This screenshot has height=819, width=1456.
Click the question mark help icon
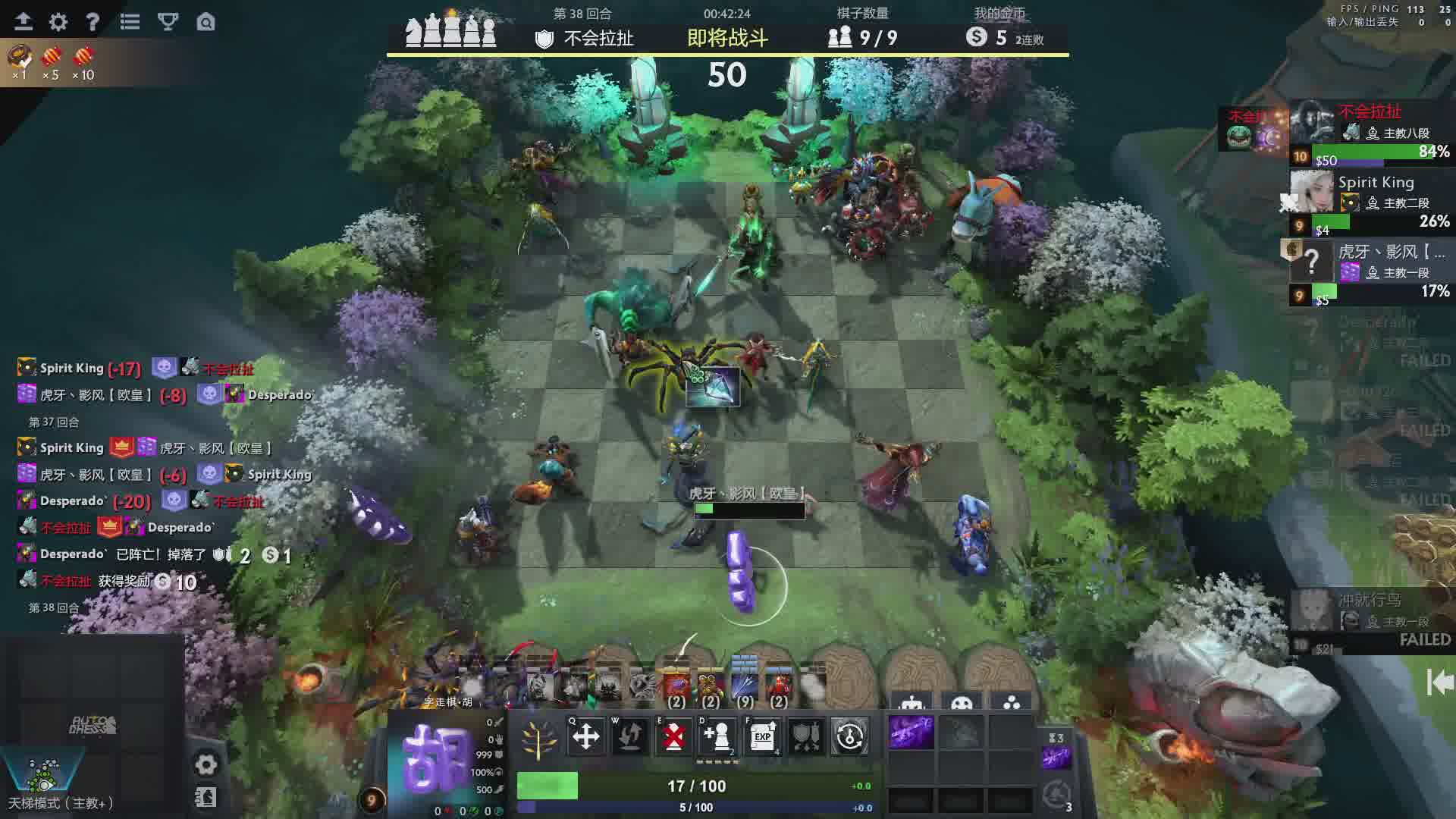[x=93, y=22]
